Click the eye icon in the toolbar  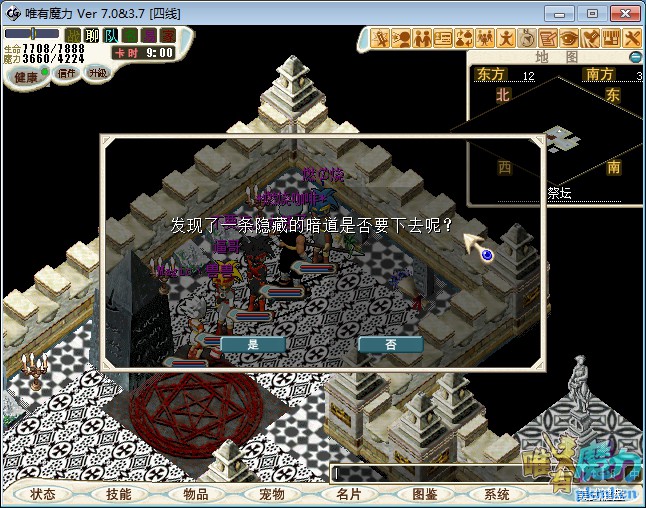pos(570,38)
